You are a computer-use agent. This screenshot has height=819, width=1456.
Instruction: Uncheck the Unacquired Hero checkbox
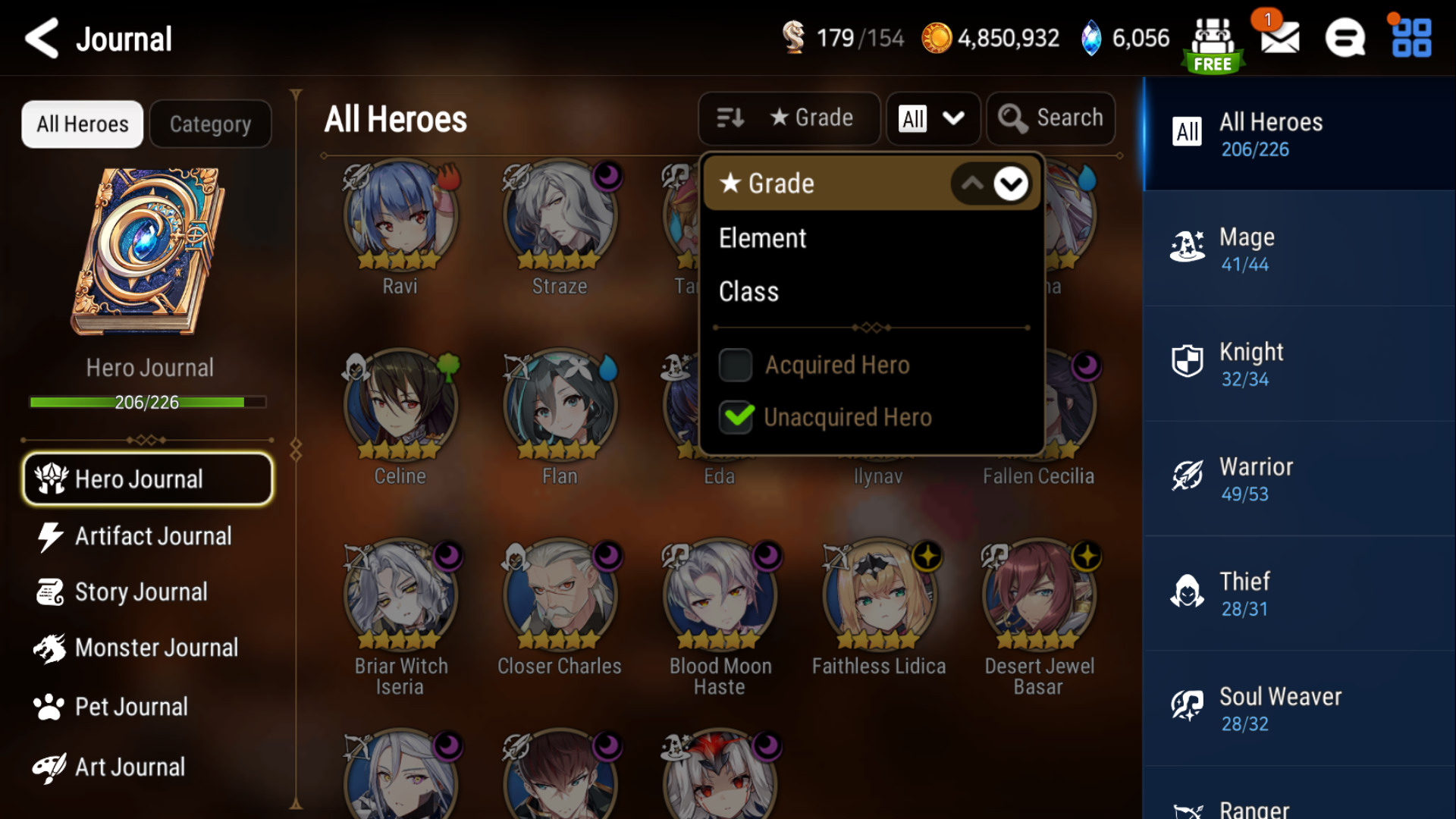coord(736,417)
